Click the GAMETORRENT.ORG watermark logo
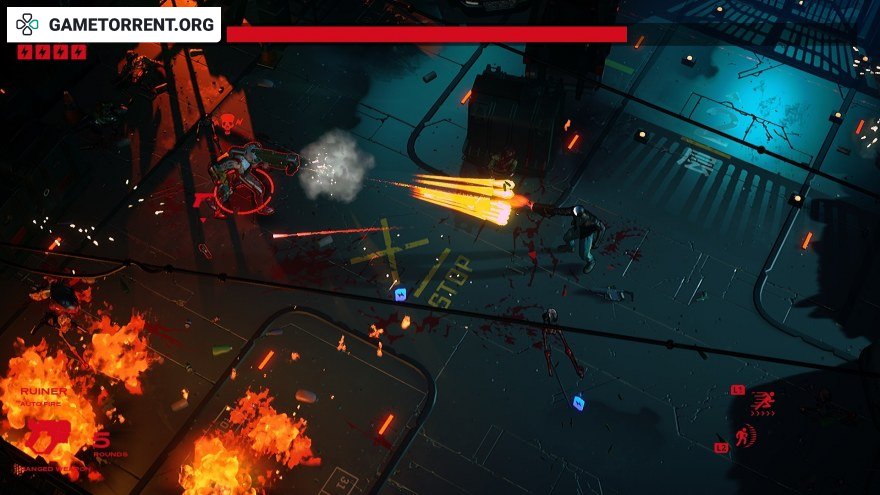Image resolution: width=880 pixels, height=495 pixels. tap(114, 25)
